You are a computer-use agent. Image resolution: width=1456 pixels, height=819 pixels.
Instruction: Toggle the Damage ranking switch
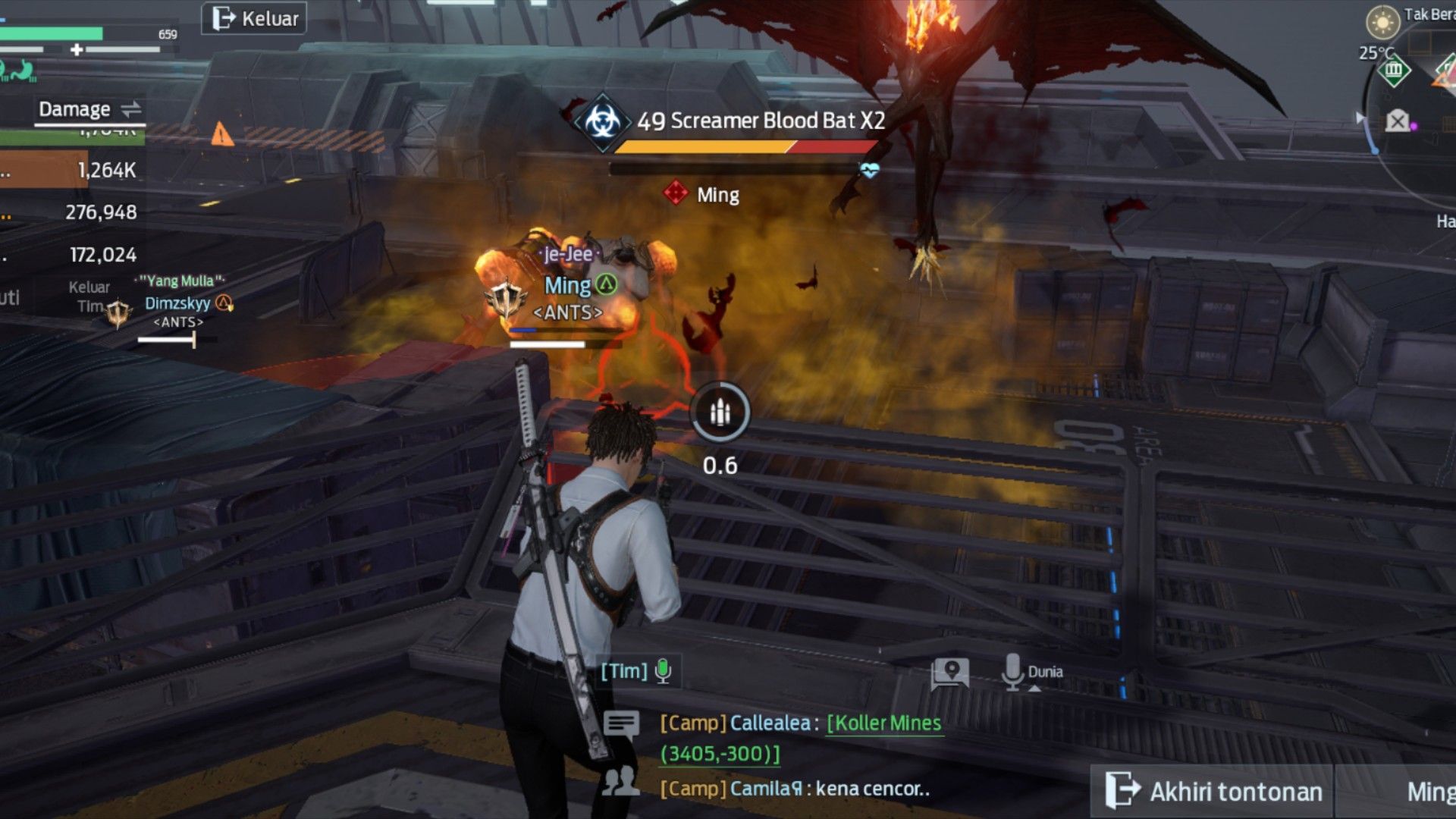(x=131, y=109)
